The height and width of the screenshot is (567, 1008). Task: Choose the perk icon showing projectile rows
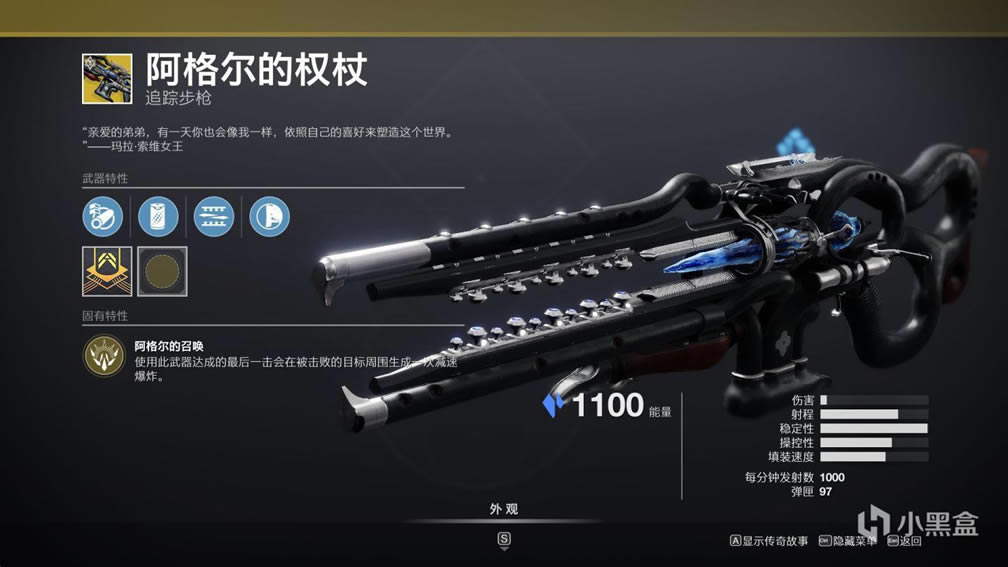tap(213, 216)
